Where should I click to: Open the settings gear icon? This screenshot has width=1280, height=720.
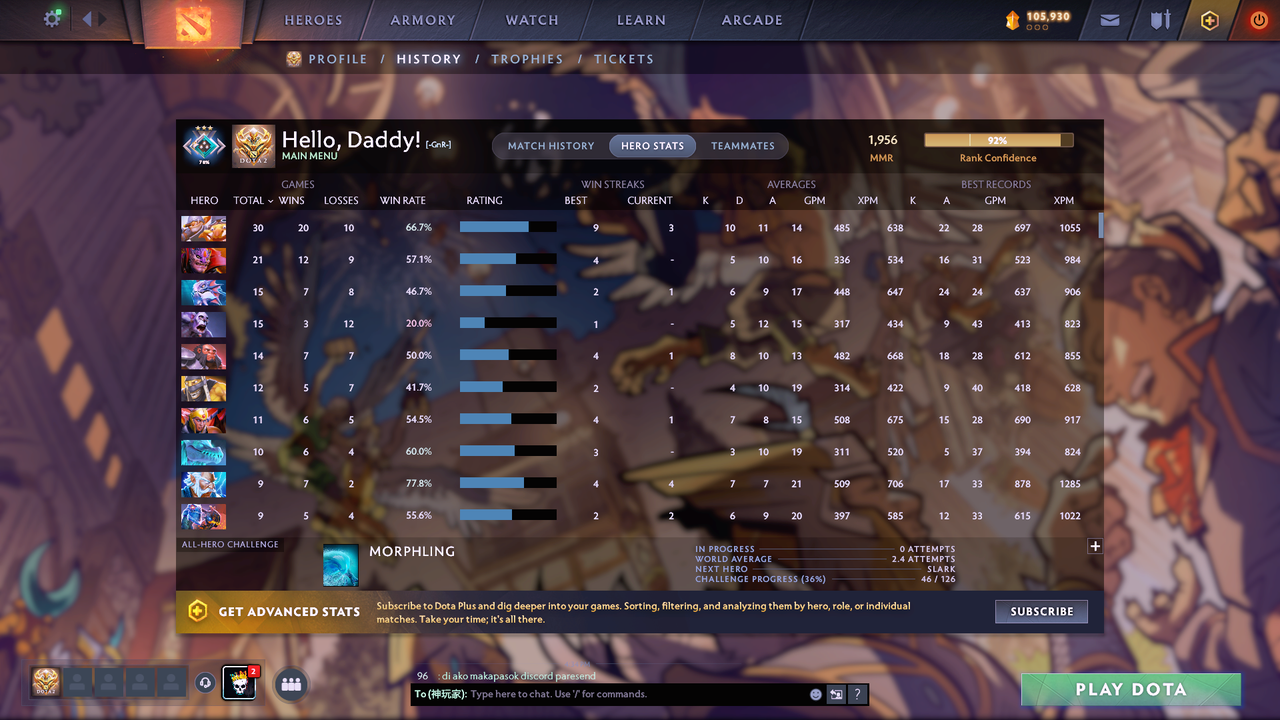(x=54, y=18)
